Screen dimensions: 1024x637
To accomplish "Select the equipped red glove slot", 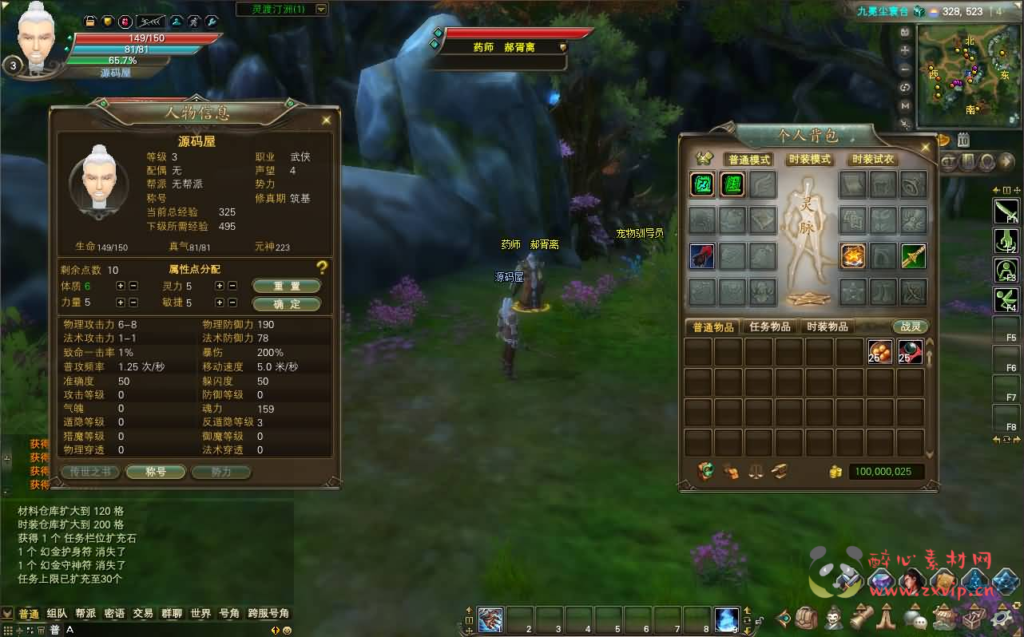I will 702,256.
